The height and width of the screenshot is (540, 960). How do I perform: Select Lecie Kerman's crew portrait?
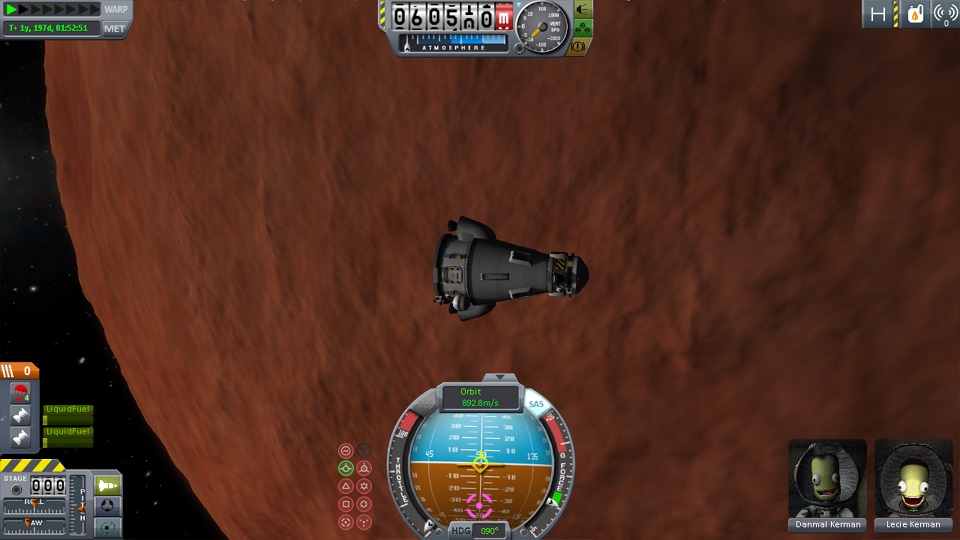(913, 478)
